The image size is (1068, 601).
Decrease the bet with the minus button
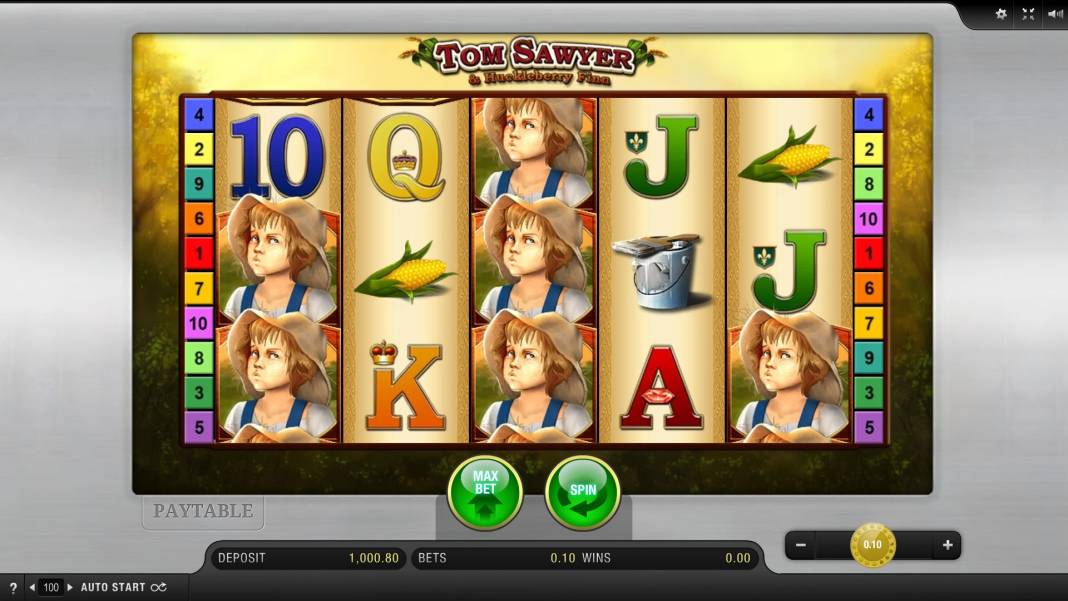[800, 546]
